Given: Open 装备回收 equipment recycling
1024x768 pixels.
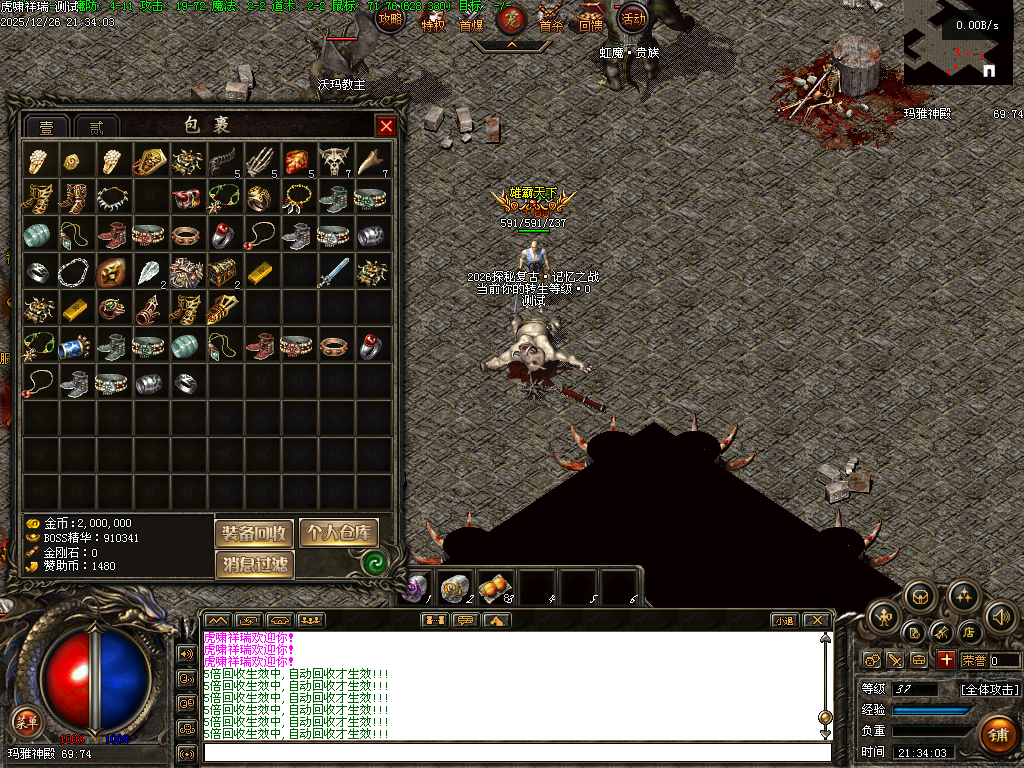Looking at the screenshot, I should point(254,533).
